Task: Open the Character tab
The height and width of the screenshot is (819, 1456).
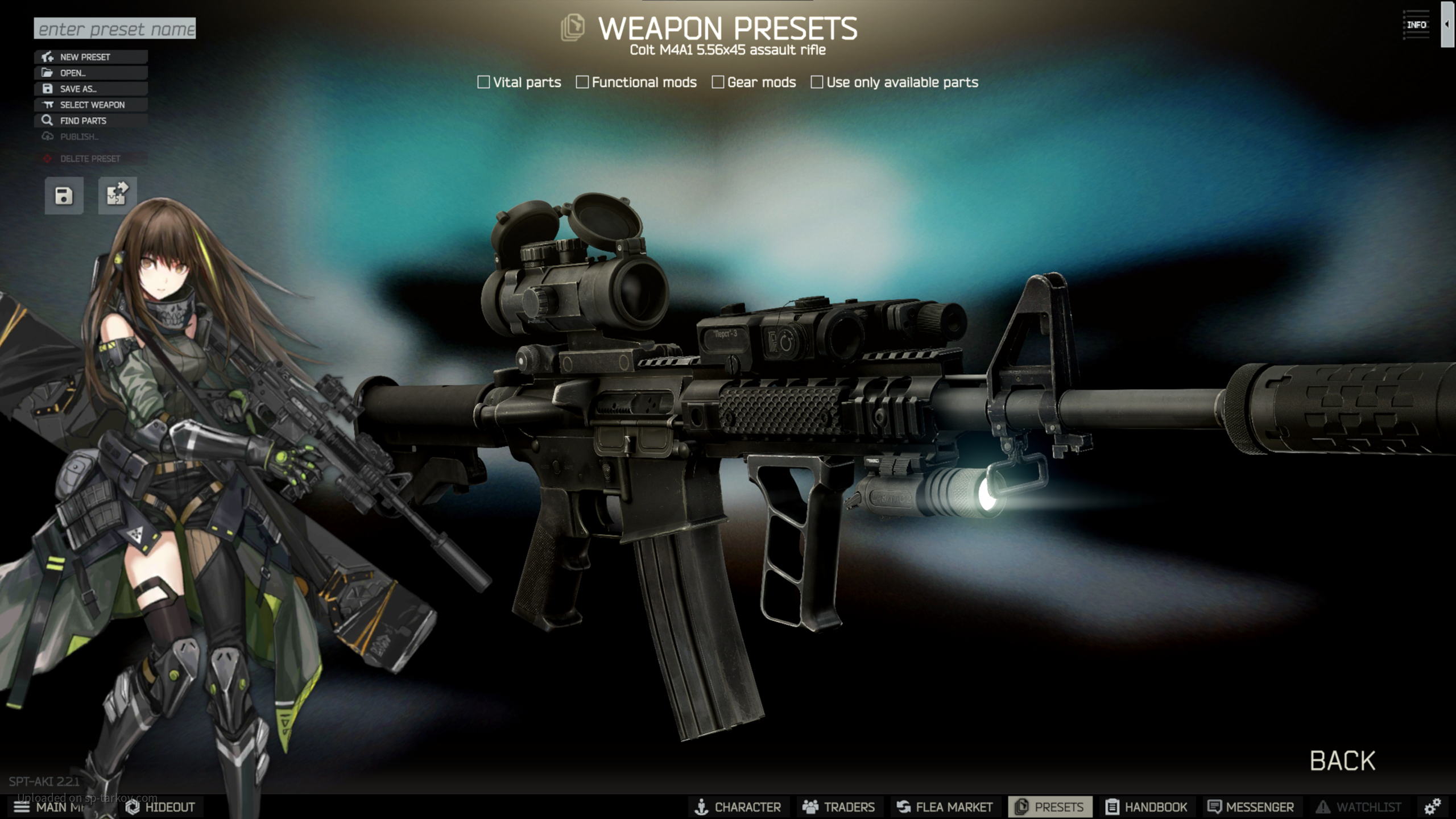Action: [738, 807]
